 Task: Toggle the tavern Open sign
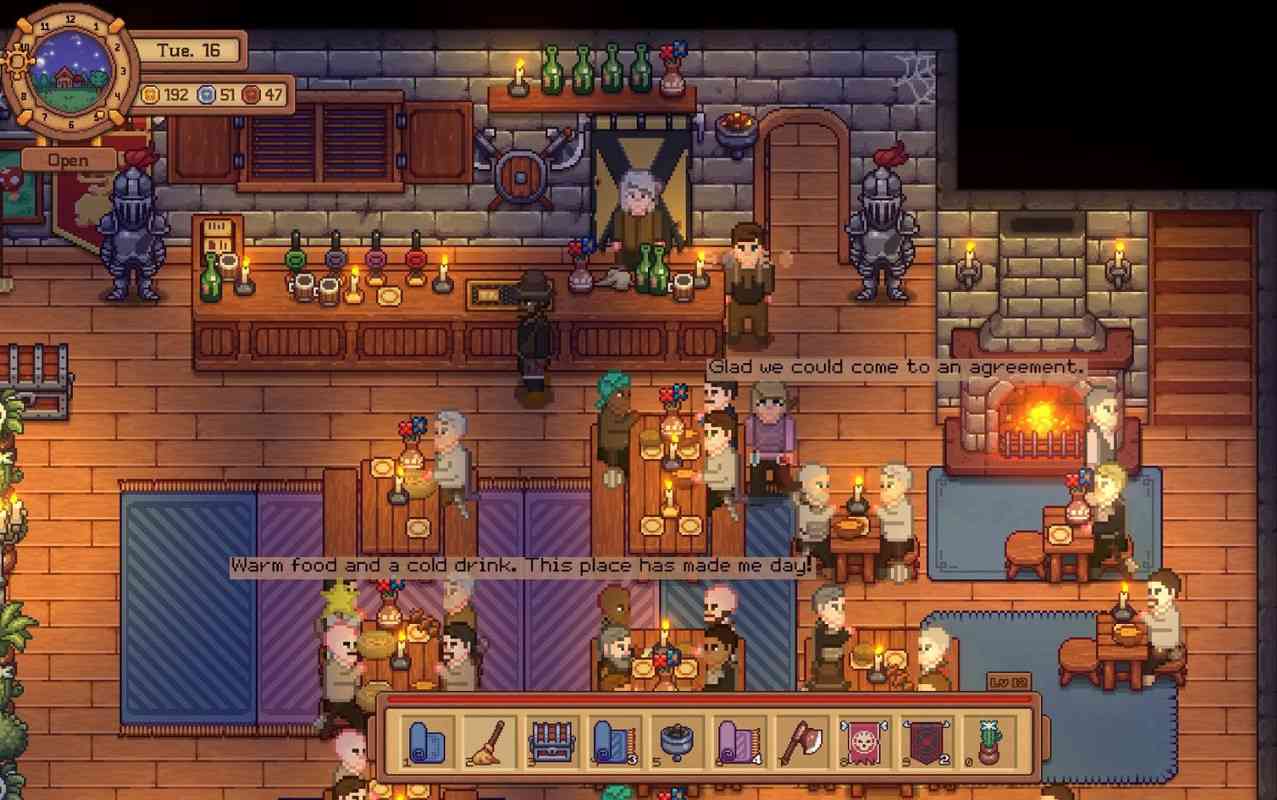[68, 160]
